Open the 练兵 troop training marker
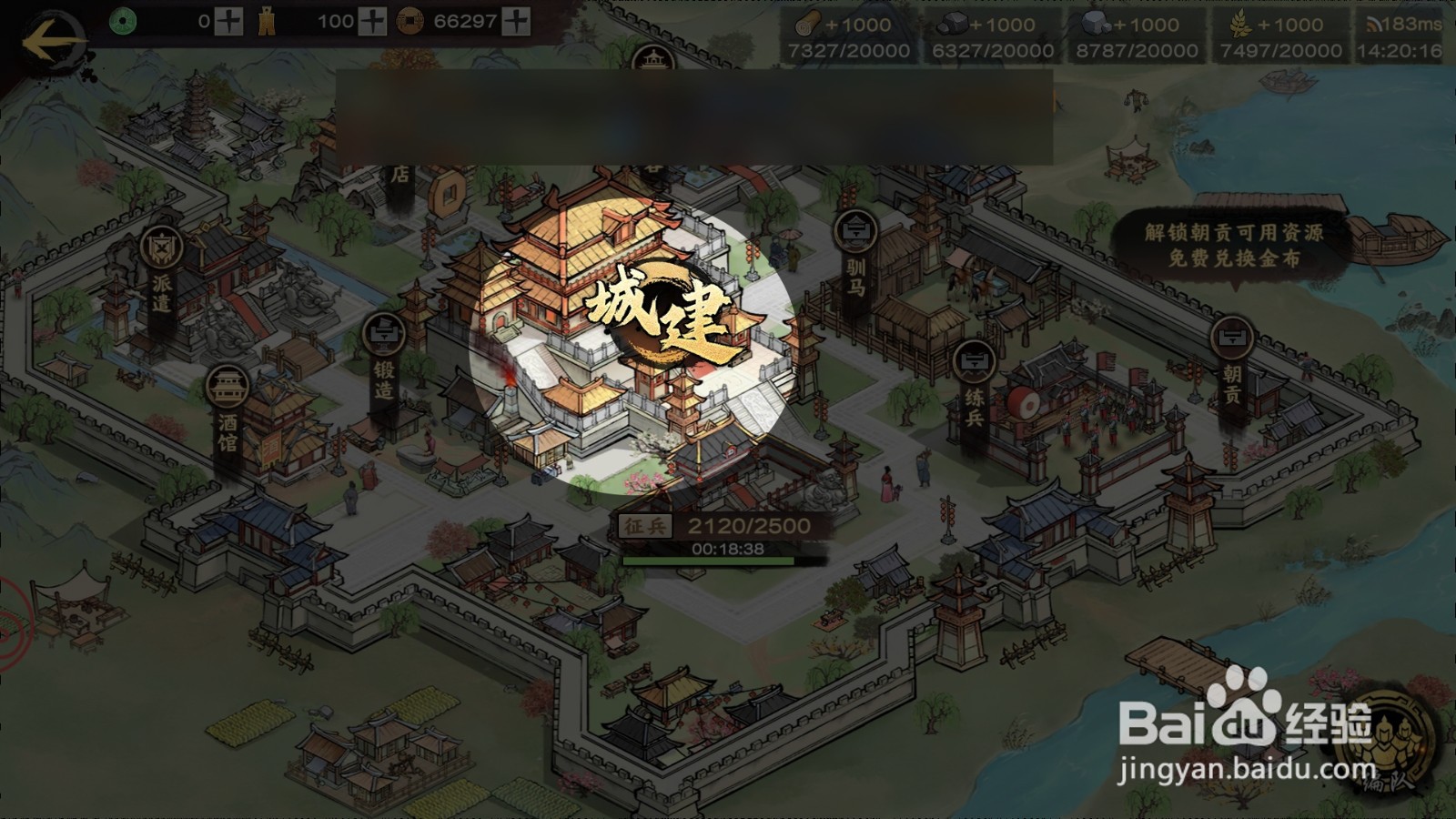This screenshot has height=819, width=1456. tap(974, 387)
